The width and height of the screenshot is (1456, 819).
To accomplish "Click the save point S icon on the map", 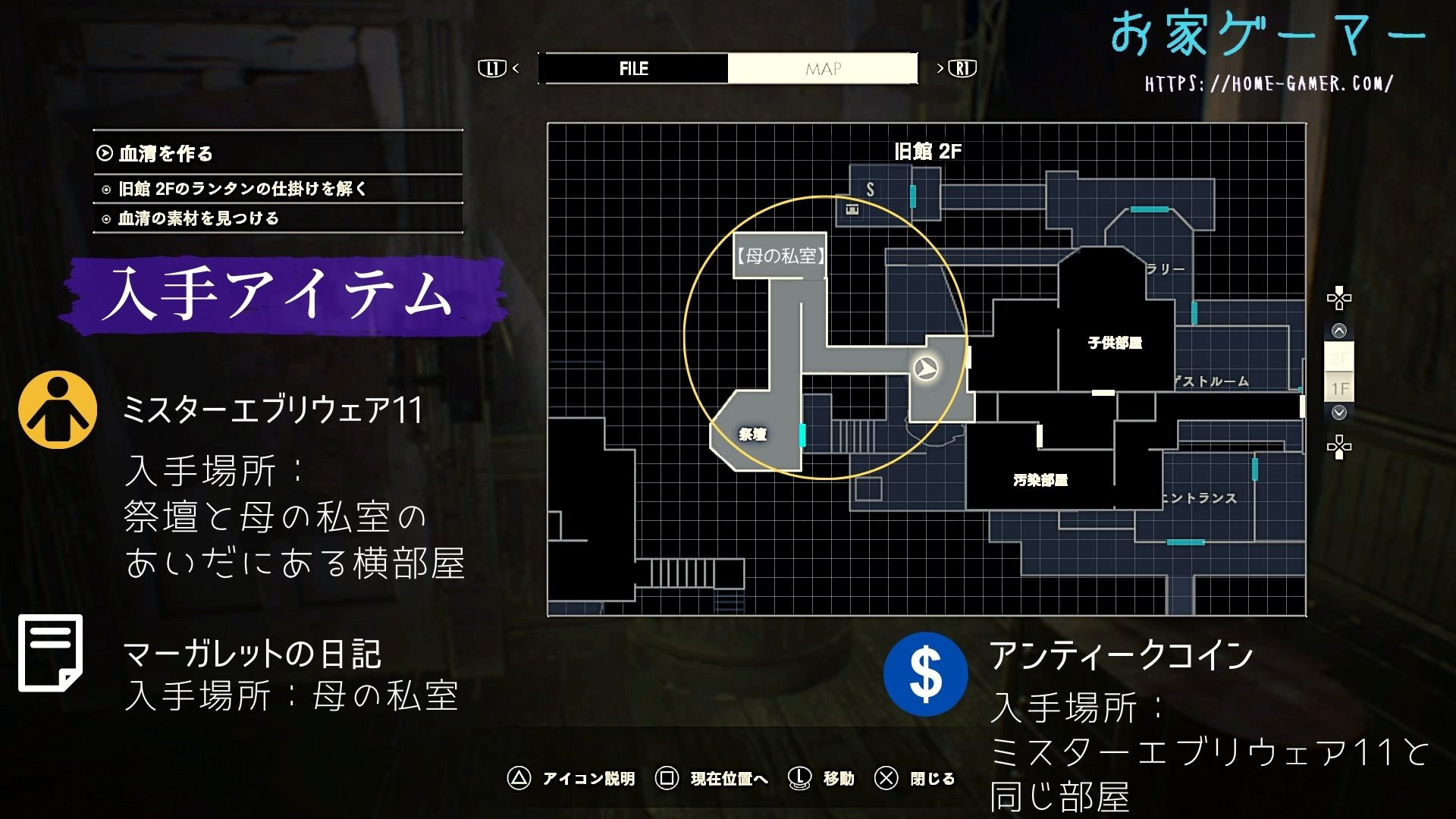I will click(x=870, y=188).
